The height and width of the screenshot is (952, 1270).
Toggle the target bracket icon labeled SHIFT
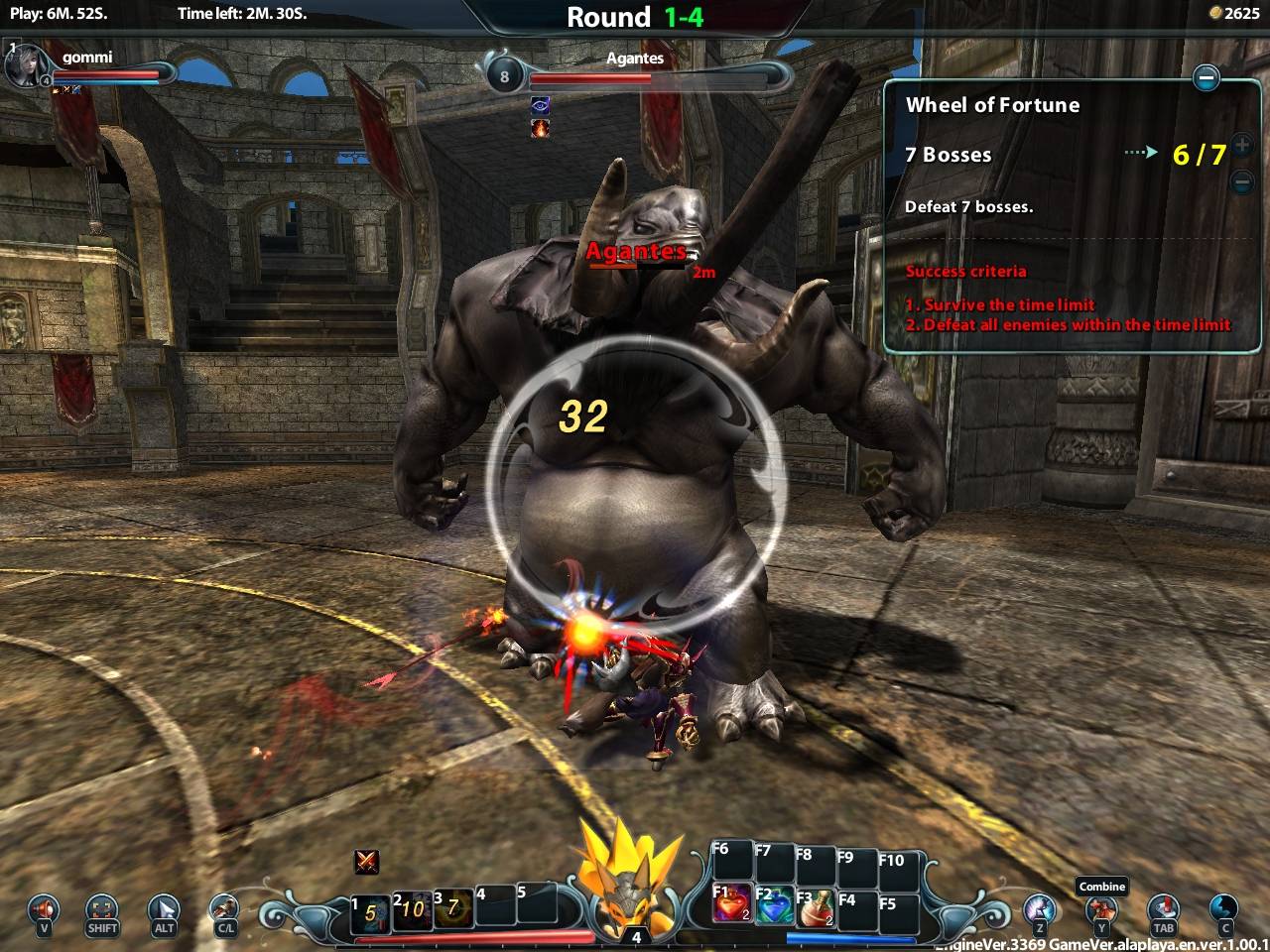[102, 908]
